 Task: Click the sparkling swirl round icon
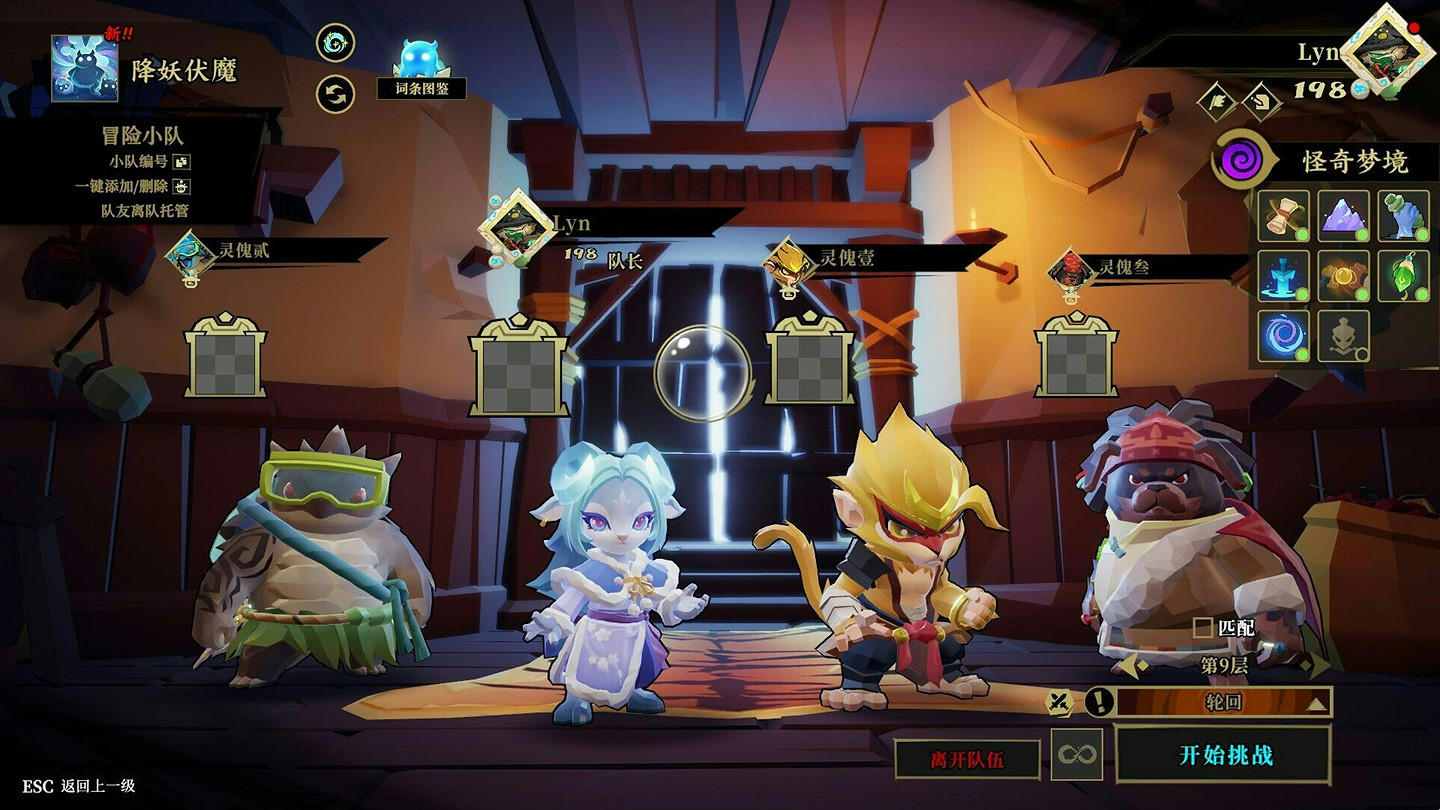336,43
